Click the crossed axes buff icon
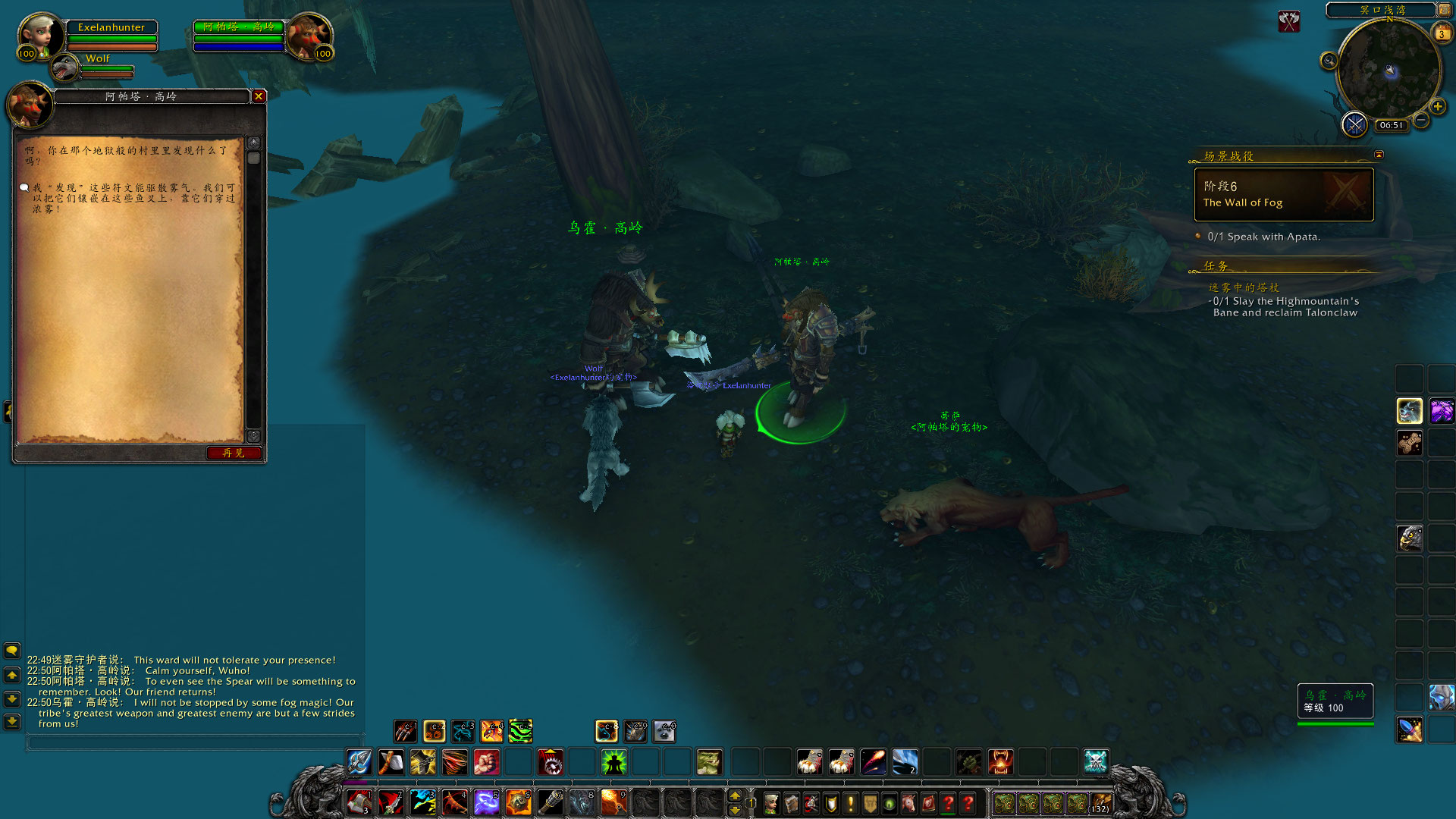Screen dimensions: 1456x819 1289,21
